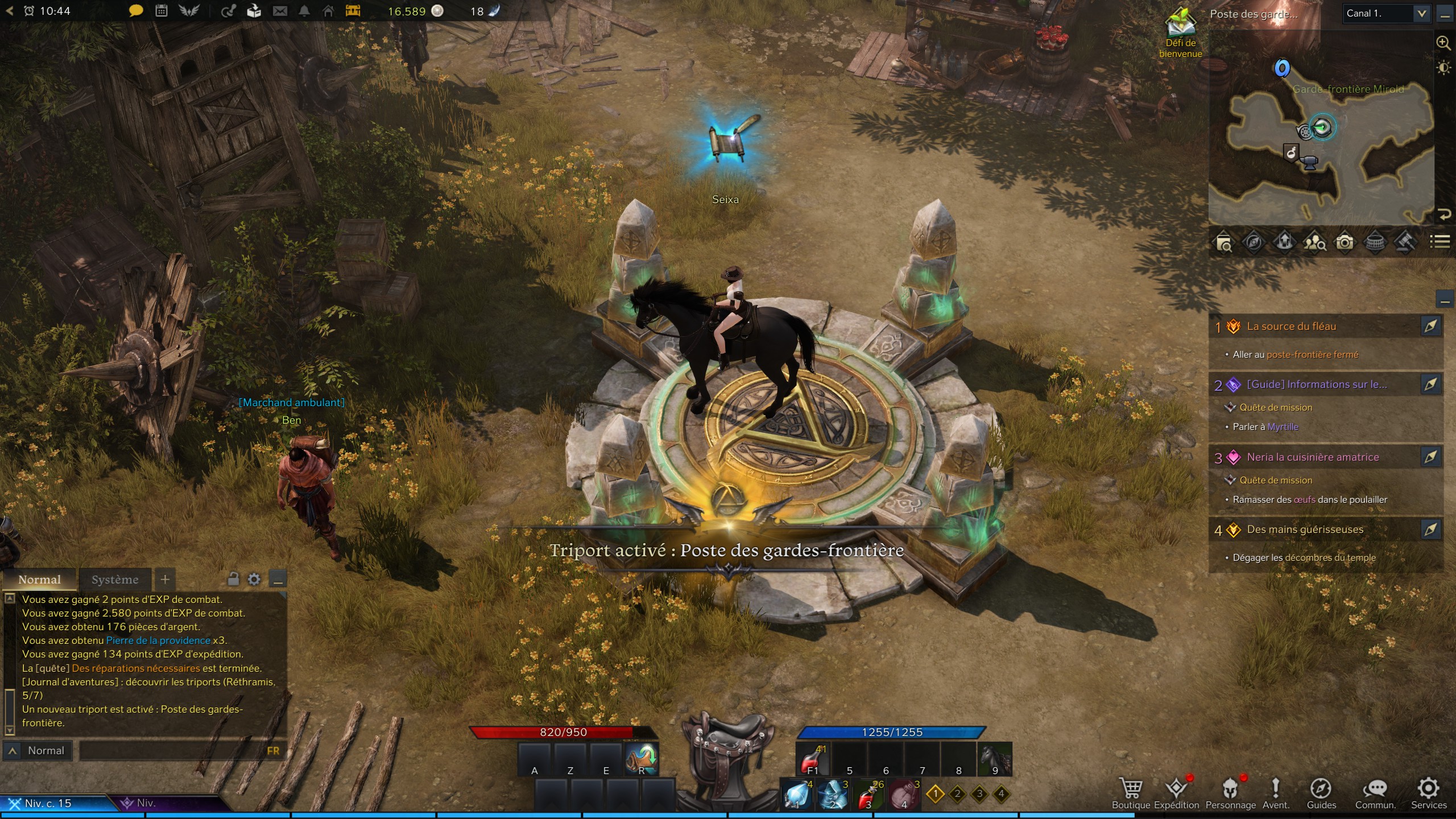
Task: Select the Des mains guérisseuses quest
Action: [1305, 530]
